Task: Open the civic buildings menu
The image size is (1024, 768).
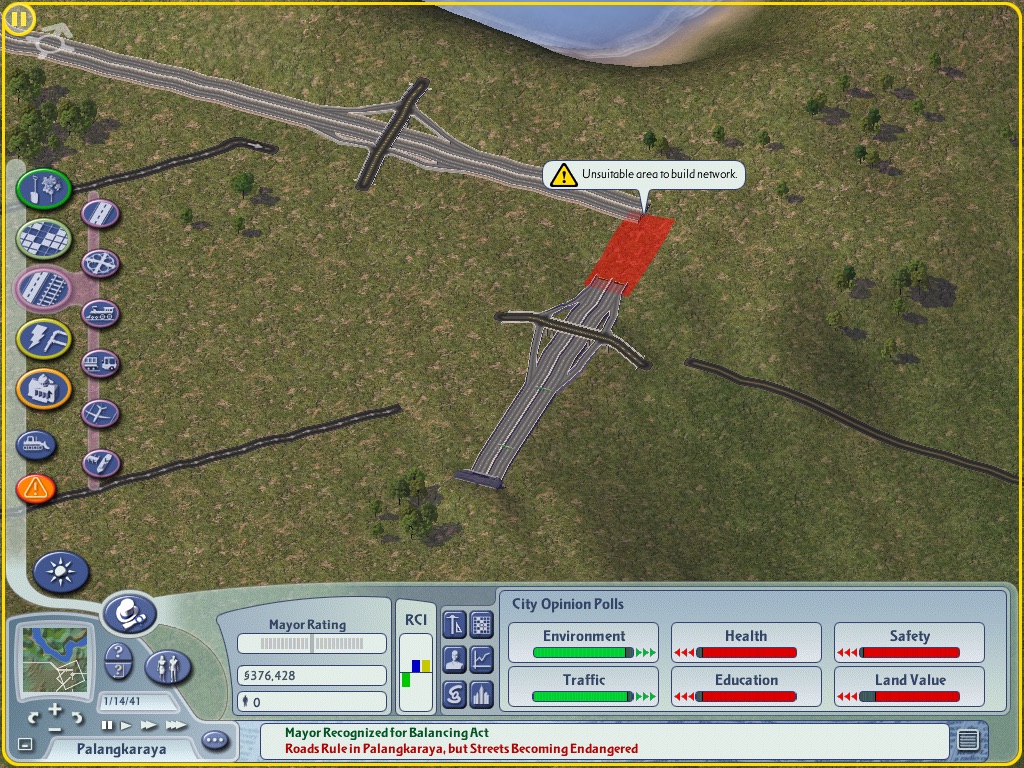Action: coord(43,388)
